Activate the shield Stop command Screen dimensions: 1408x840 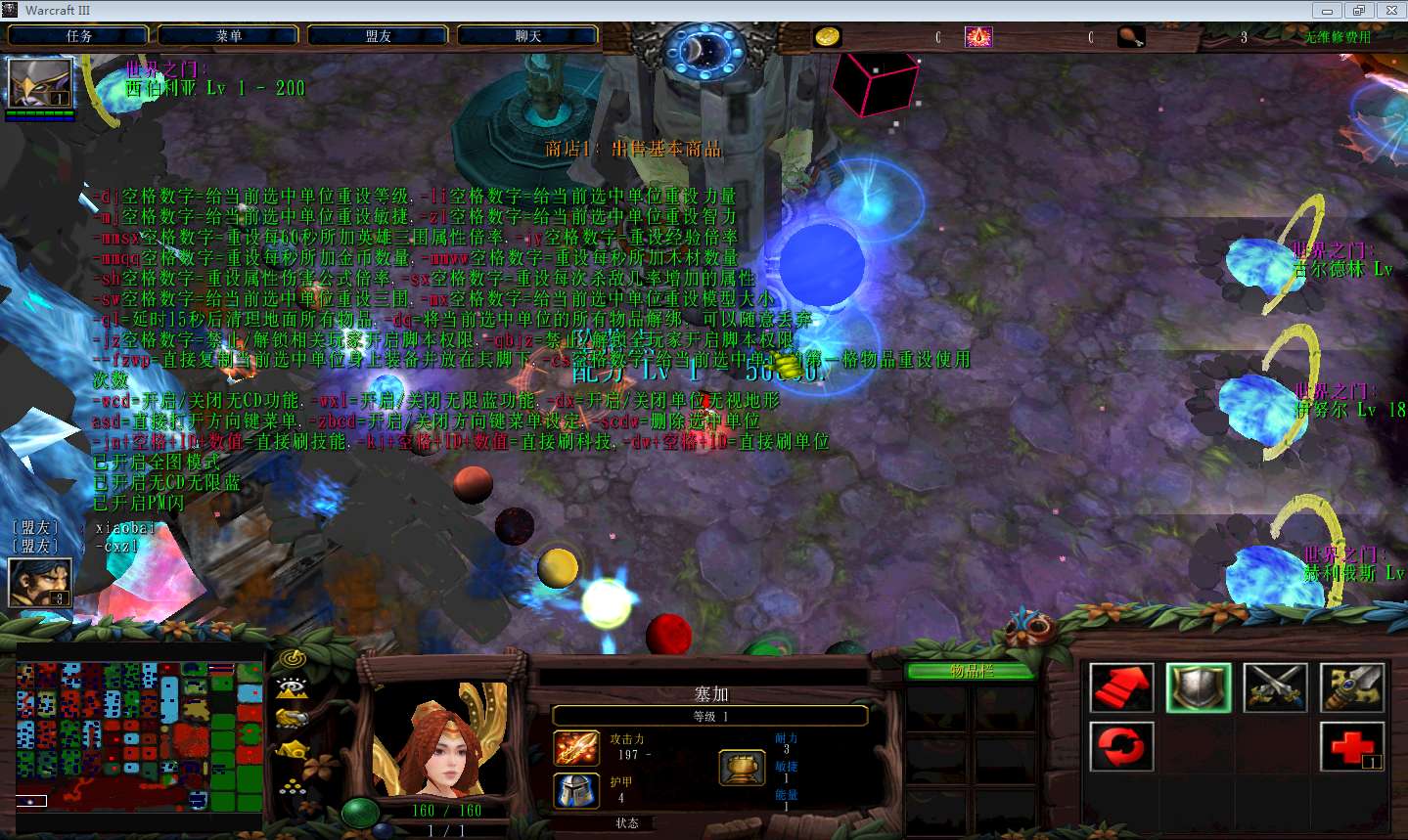point(1198,687)
